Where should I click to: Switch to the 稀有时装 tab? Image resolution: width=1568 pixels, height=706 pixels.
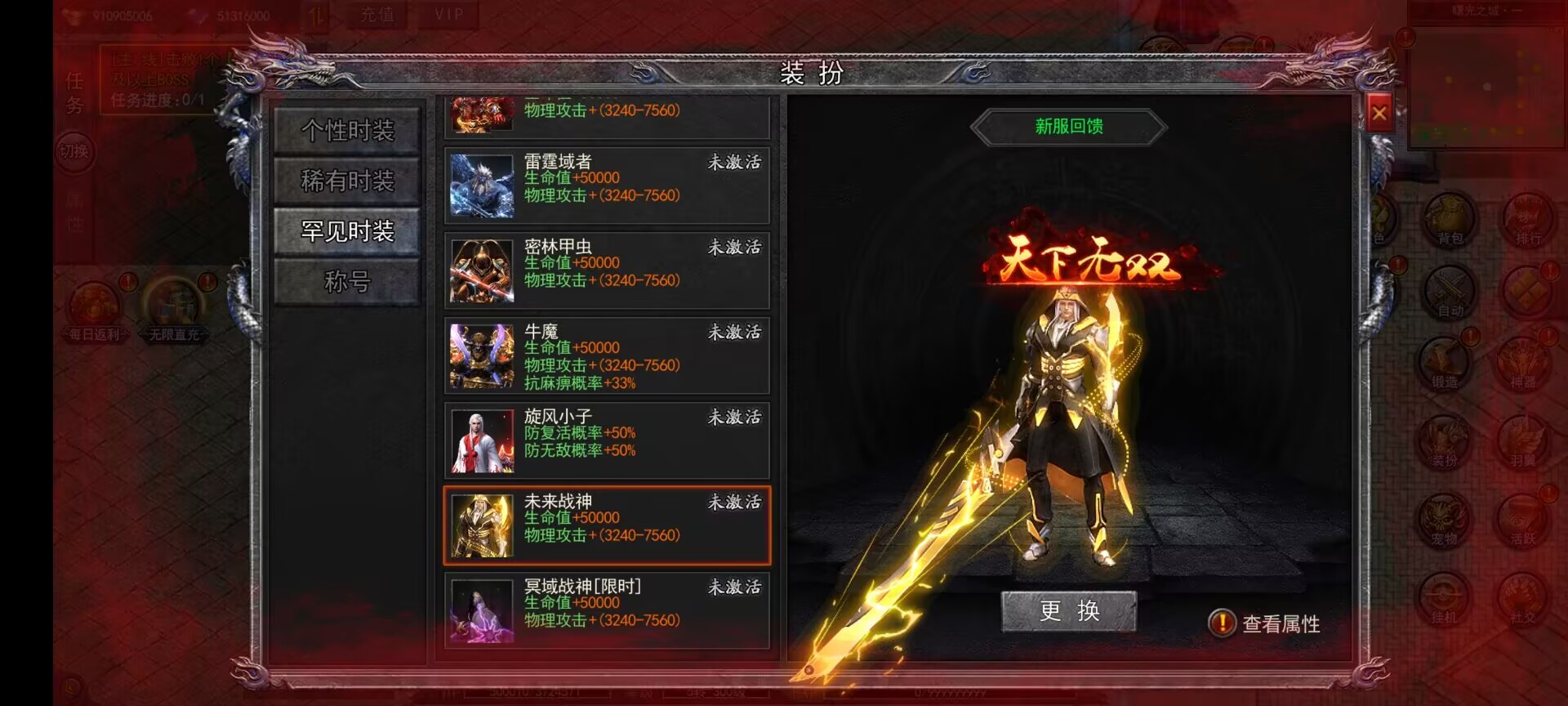pyautogui.click(x=350, y=181)
